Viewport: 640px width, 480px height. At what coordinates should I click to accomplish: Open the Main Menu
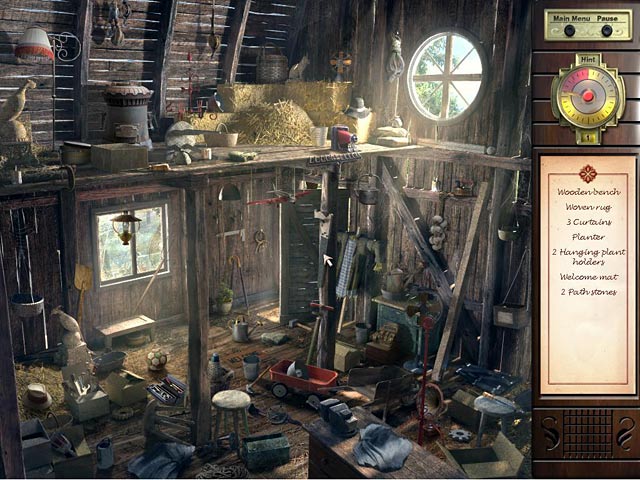(x=569, y=29)
